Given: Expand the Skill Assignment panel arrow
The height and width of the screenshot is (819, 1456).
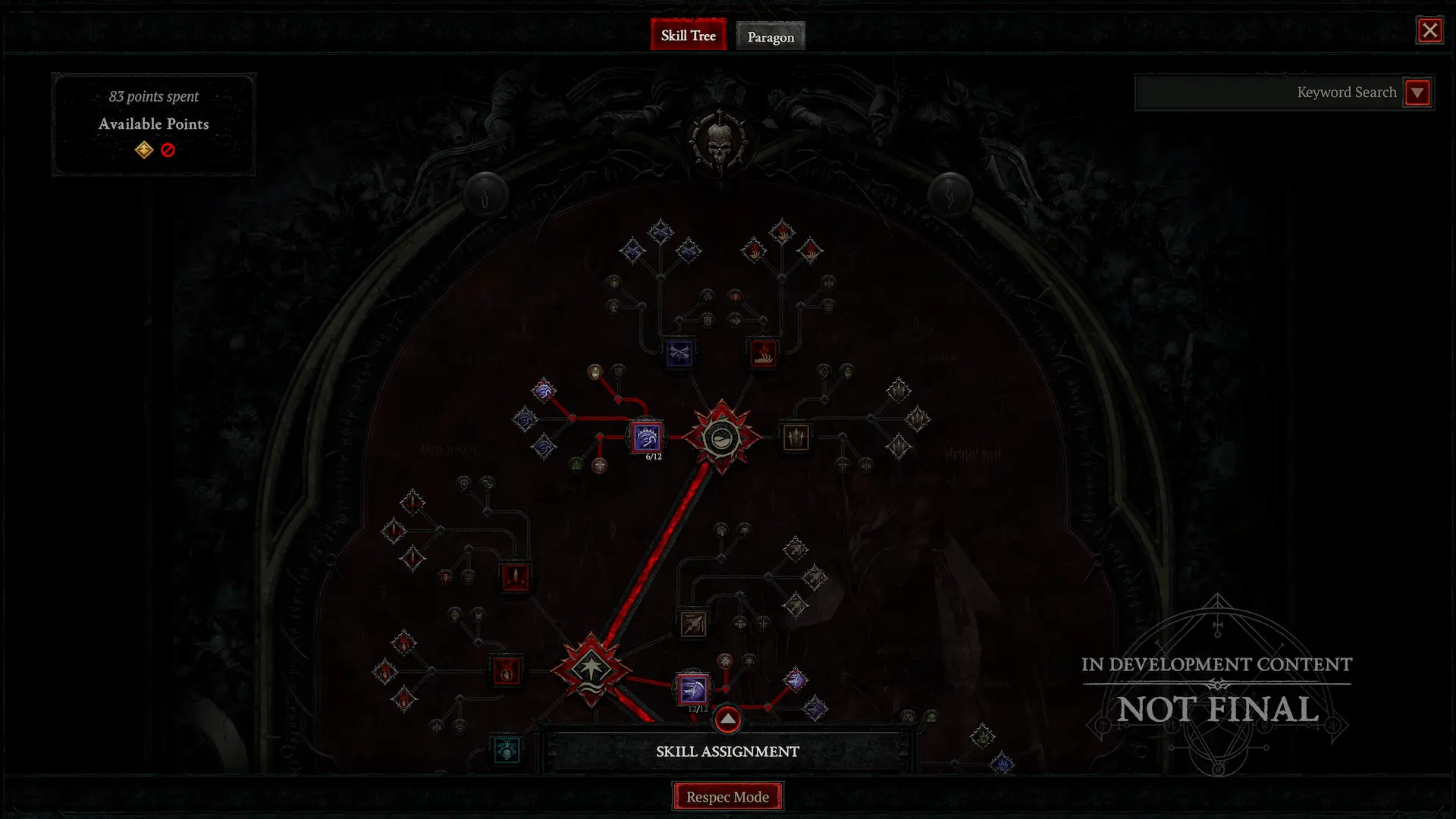Looking at the screenshot, I should (x=727, y=720).
